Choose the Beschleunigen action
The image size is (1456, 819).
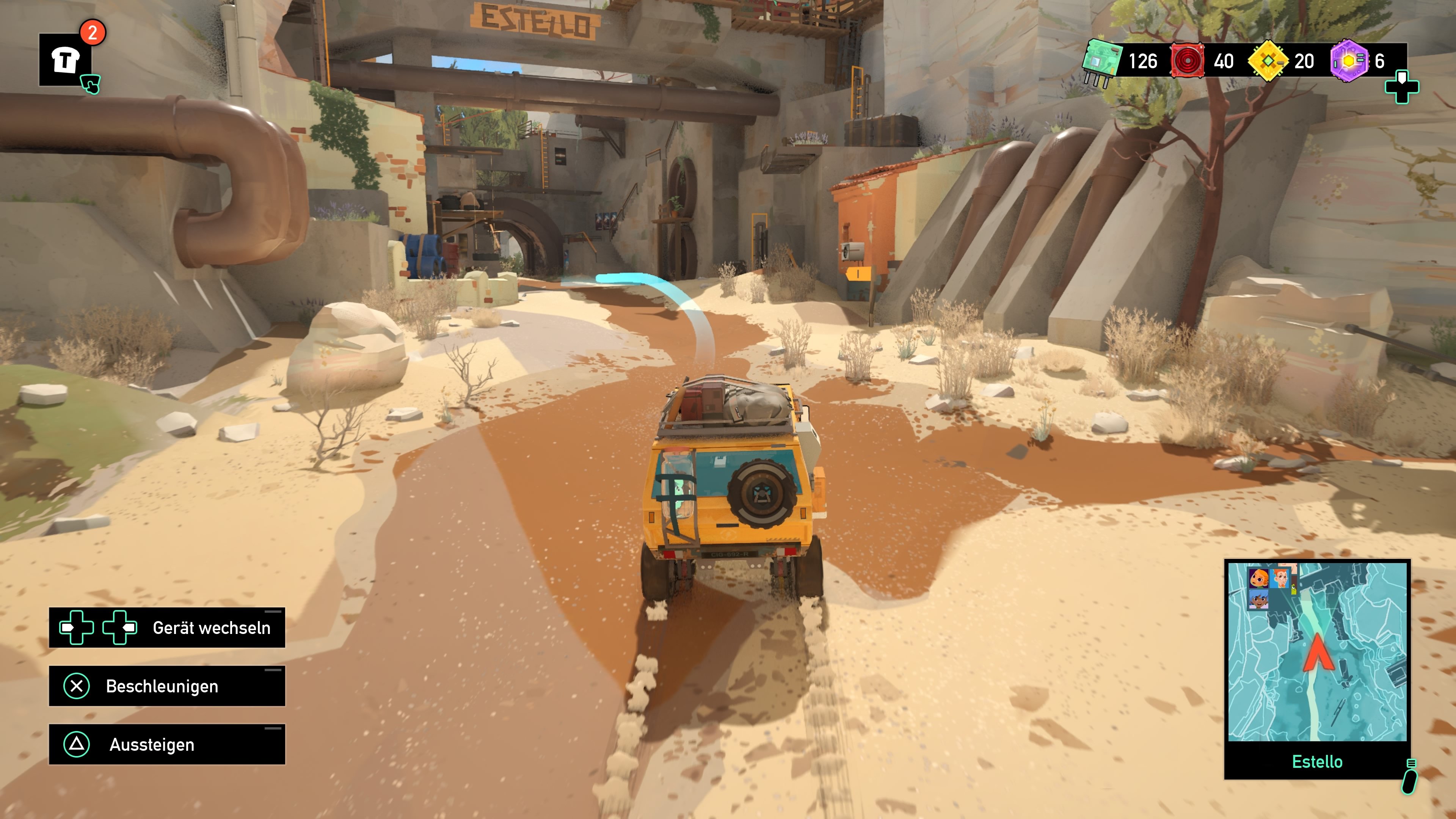coord(167,686)
